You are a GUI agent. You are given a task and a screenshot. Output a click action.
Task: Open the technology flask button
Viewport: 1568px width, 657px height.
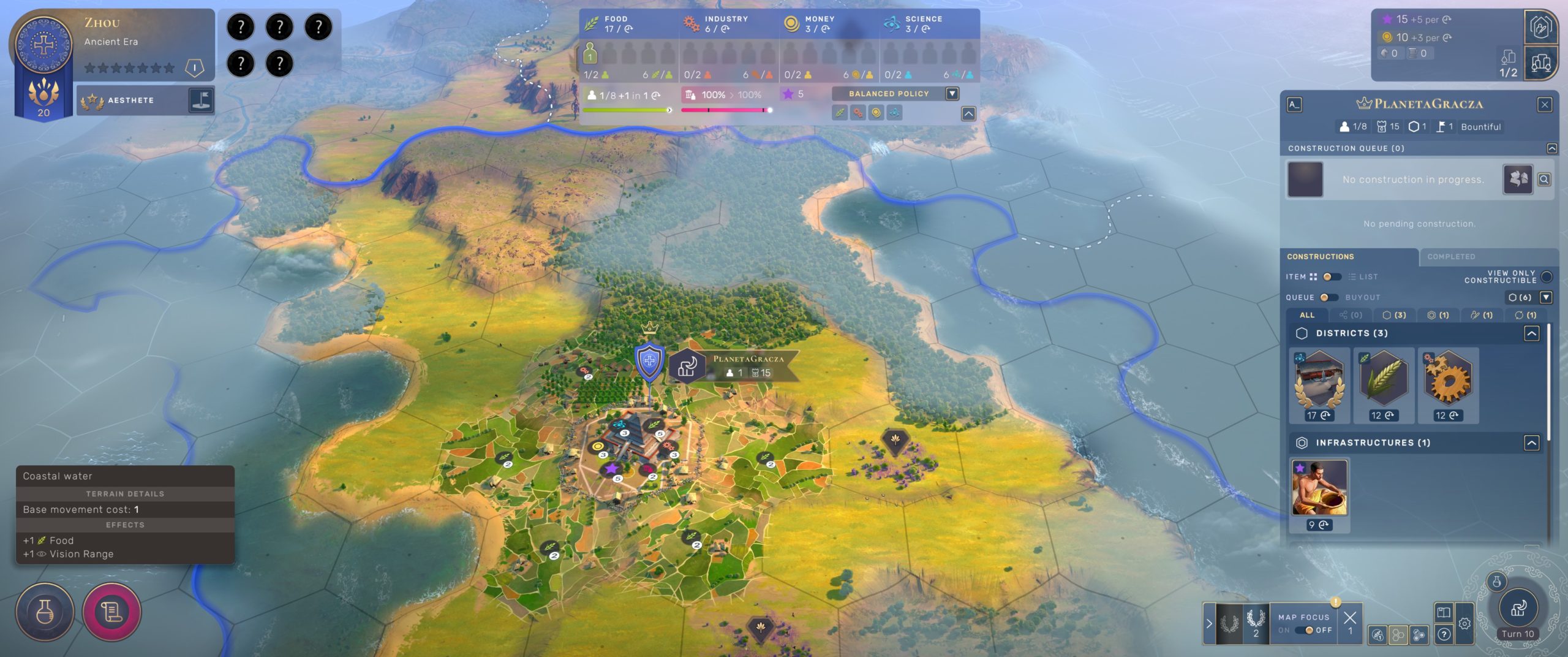(x=45, y=612)
